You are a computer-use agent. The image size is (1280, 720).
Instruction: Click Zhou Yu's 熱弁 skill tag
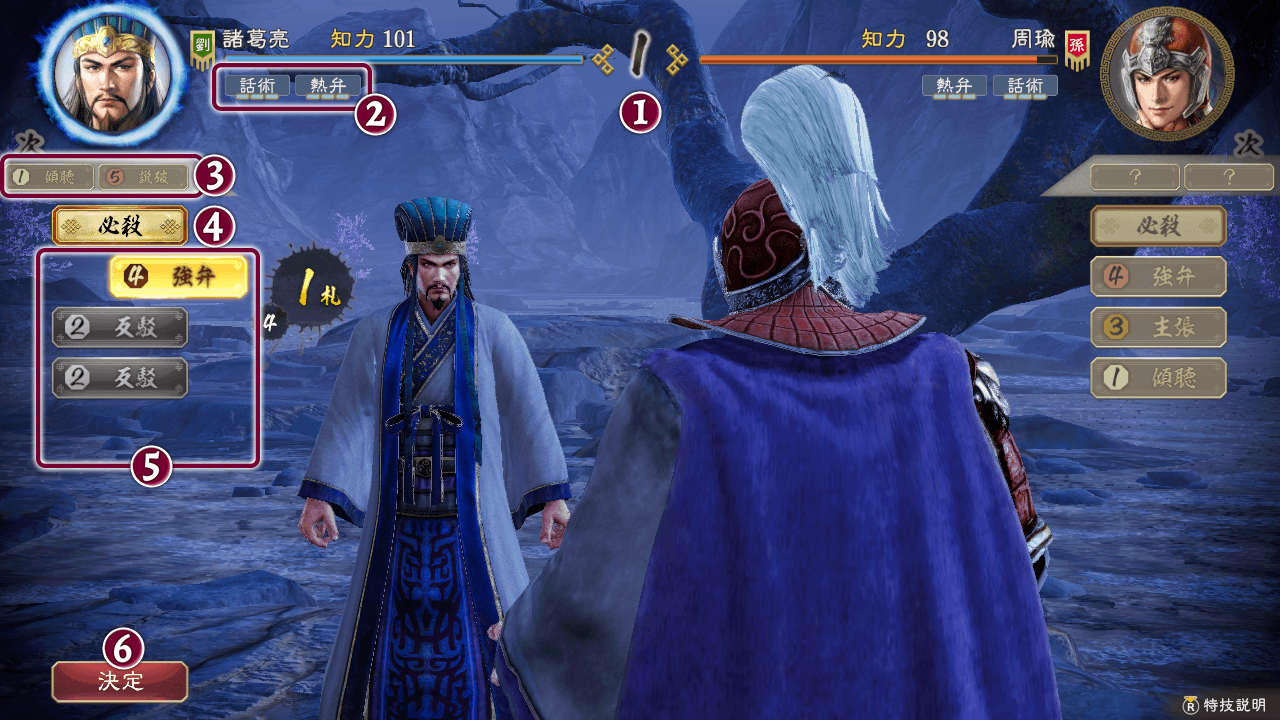[x=954, y=86]
